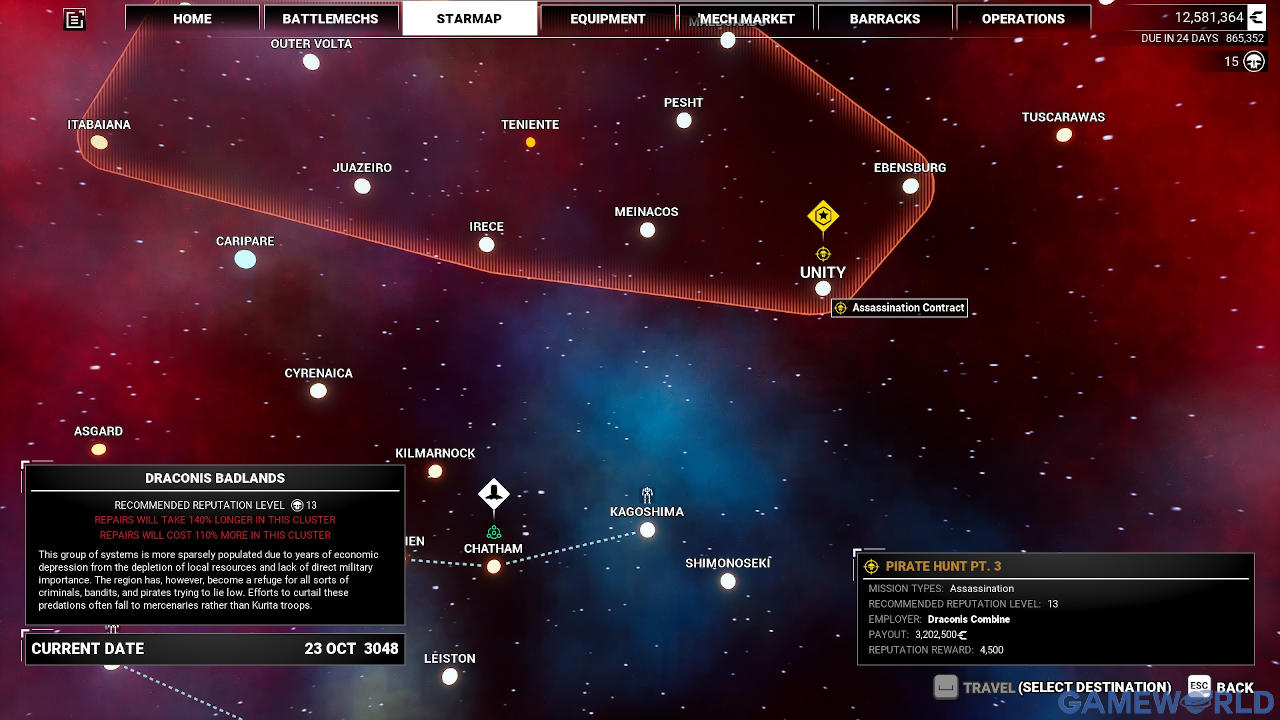
Task: Go to the Mech Market tab
Action: pyautogui.click(x=746, y=19)
